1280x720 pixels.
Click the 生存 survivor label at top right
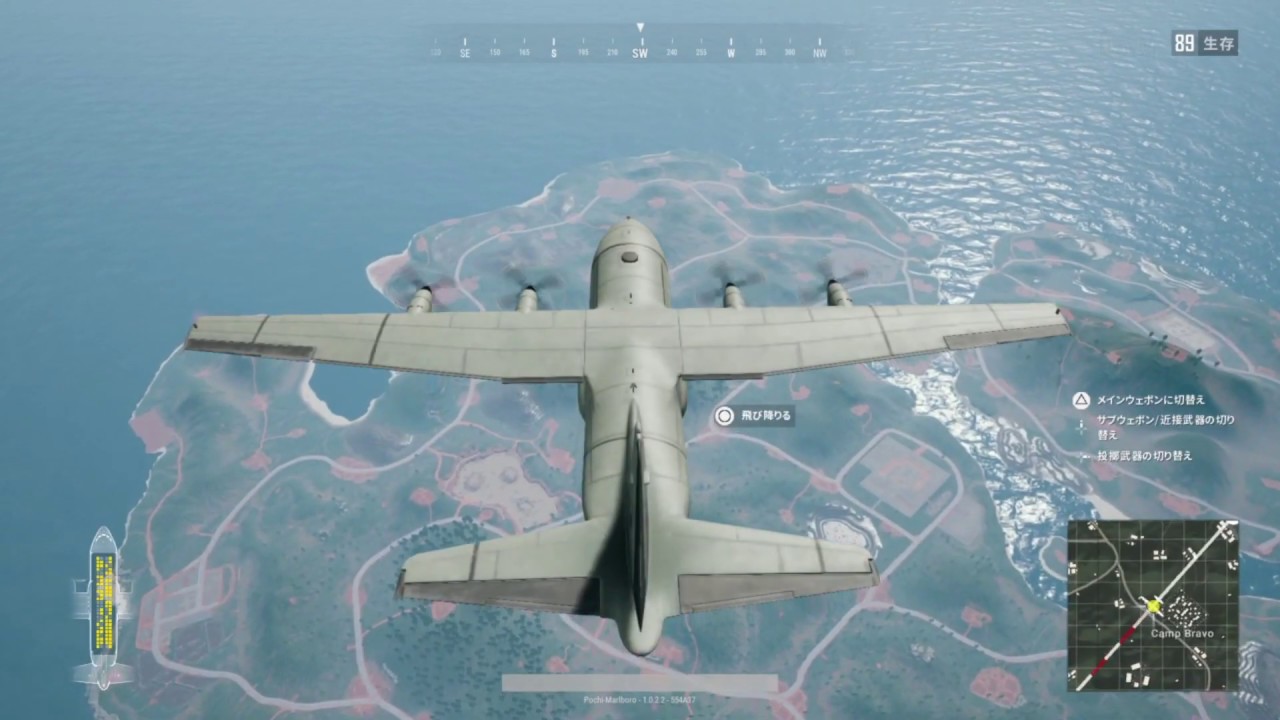coord(1218,43)
